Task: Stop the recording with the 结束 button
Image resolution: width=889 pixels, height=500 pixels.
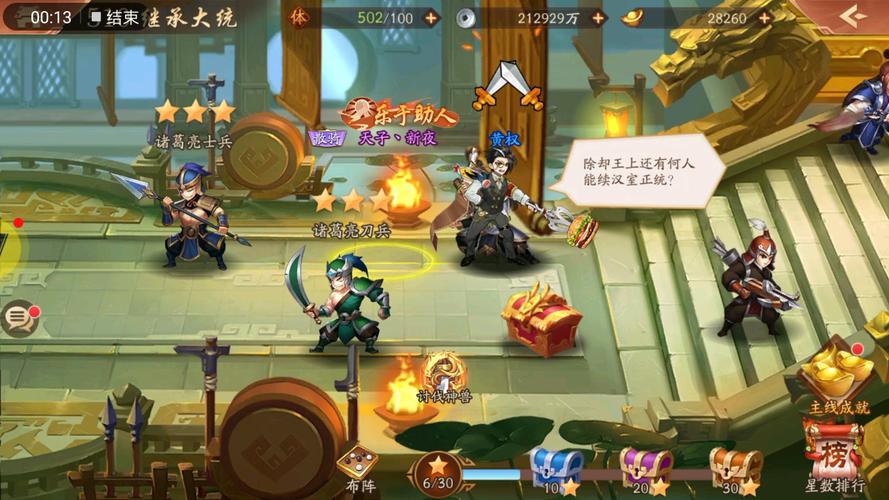Action: point(113,17)
